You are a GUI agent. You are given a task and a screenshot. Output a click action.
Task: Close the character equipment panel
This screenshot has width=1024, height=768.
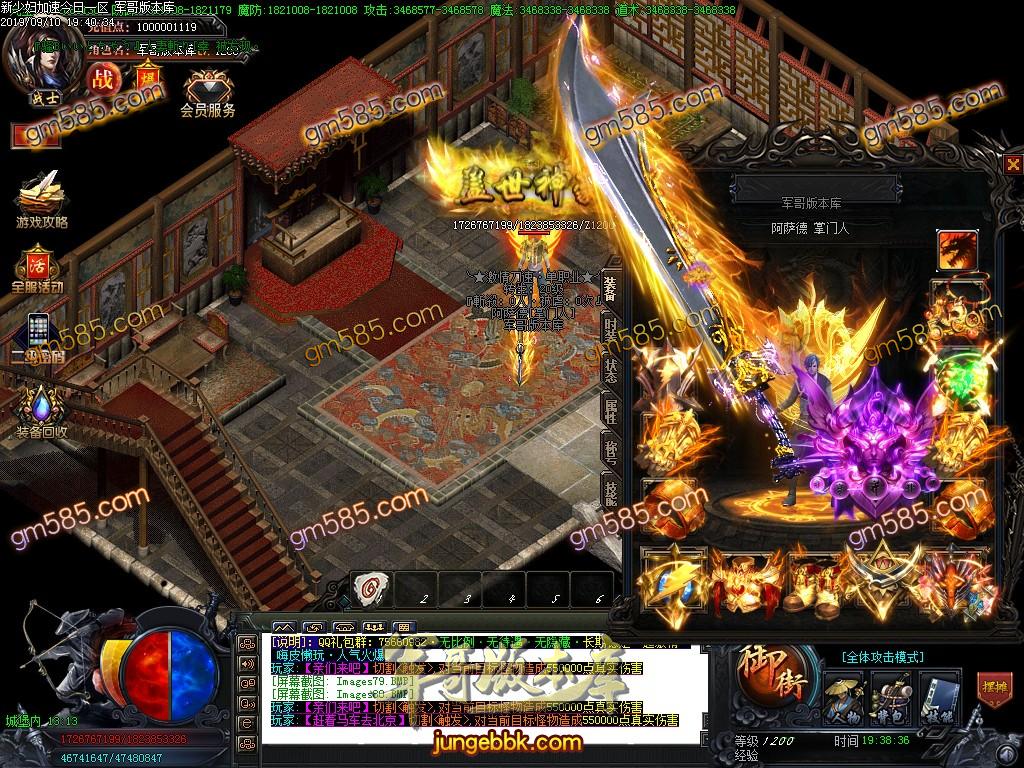pyautogui.click(x=1013, y=165)
